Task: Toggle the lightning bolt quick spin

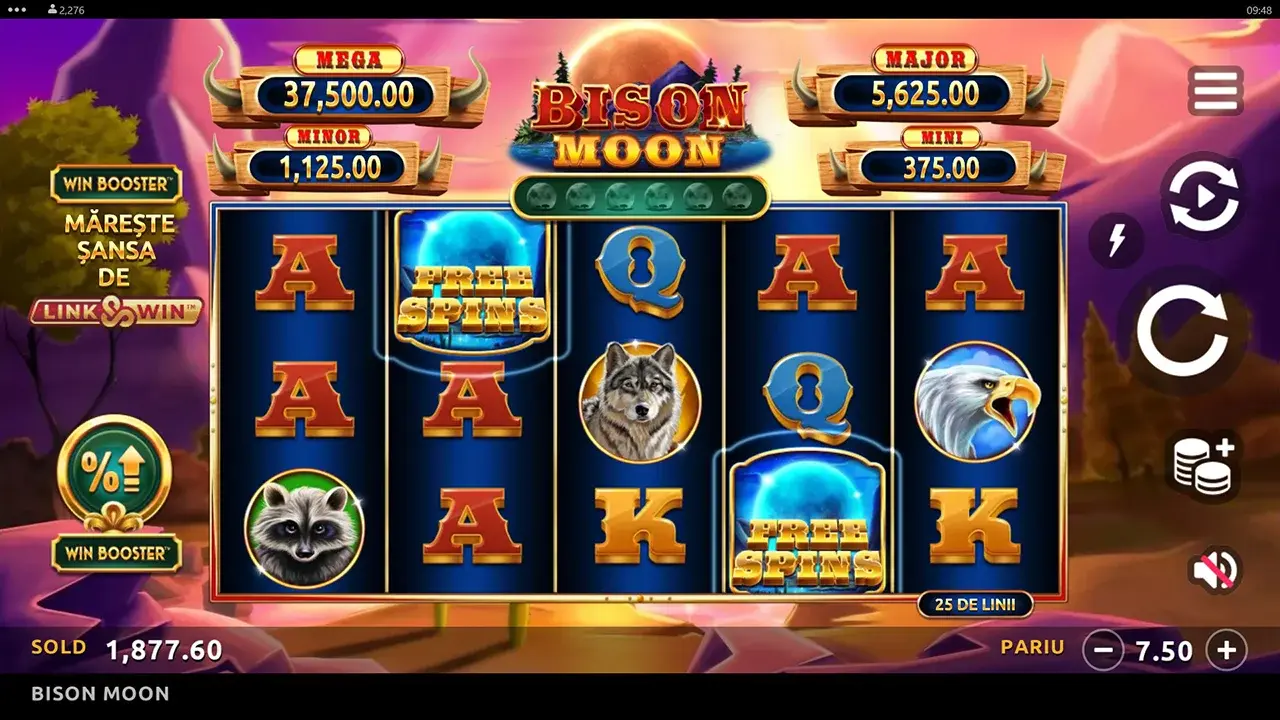Action: (x=1116, y=240)
